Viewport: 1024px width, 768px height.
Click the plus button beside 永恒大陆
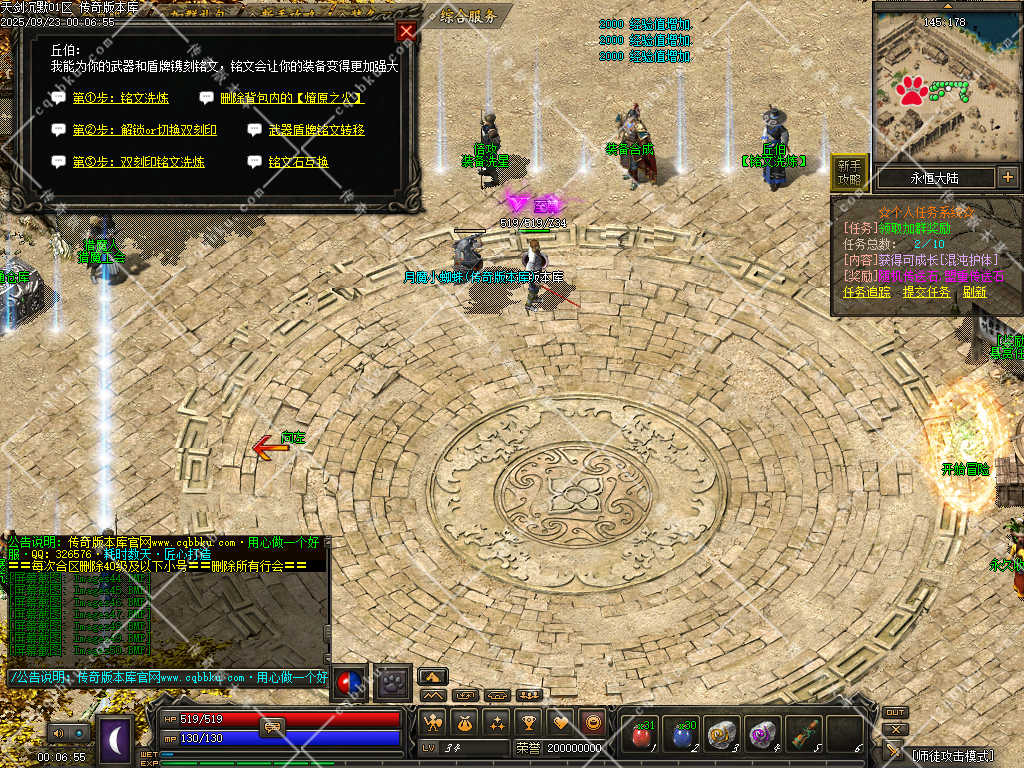coord(1007,178)
